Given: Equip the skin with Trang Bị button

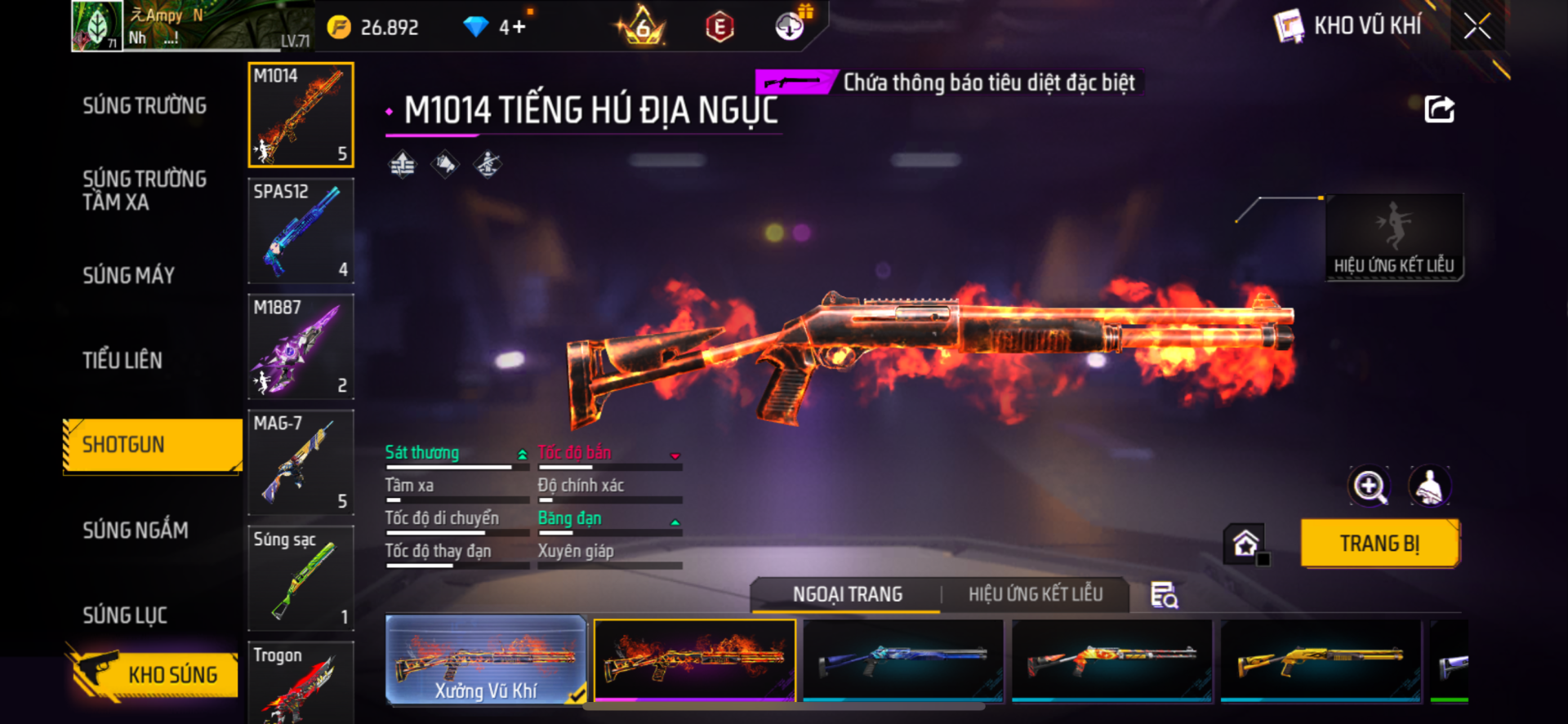Looking at the screenshot, I should click(x=1379, y=544).
